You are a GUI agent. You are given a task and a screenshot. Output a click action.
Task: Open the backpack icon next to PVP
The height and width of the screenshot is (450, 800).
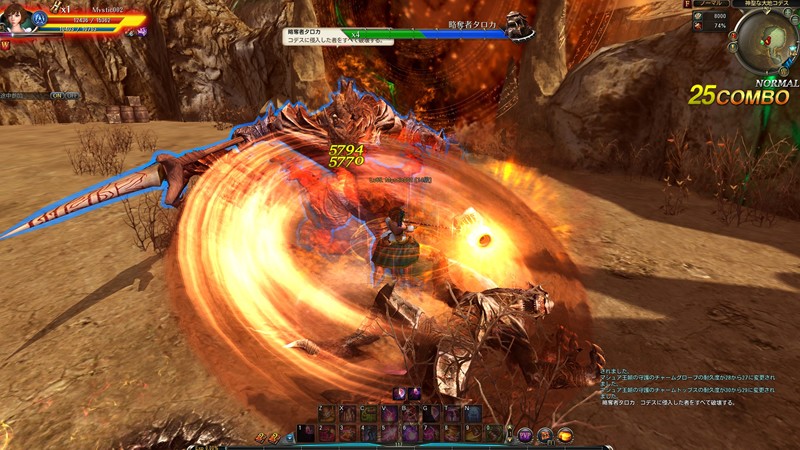[x=545, y=435]
